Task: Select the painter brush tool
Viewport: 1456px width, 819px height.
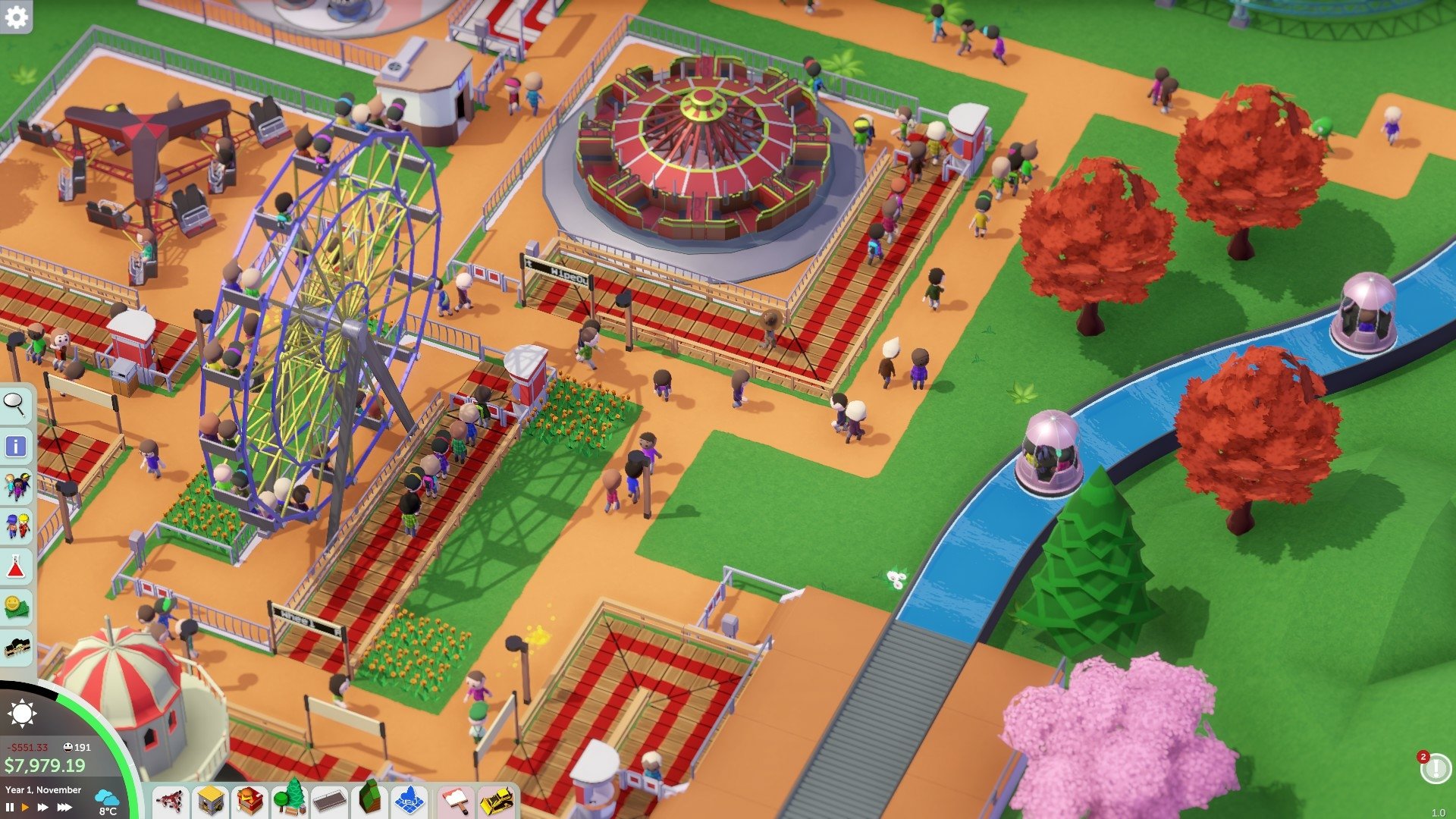Action: click(456, 800)
